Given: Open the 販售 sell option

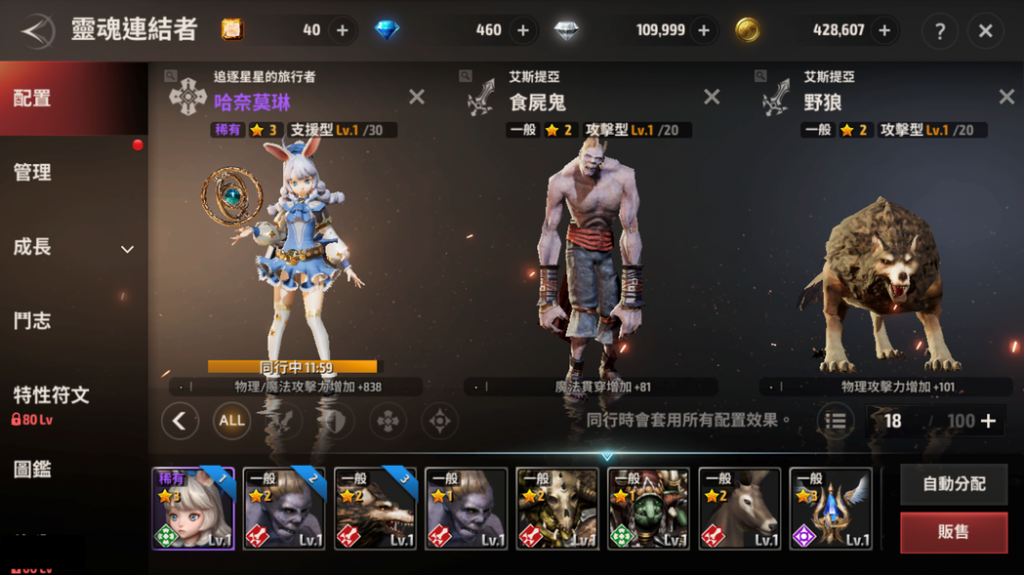Looking at the screenshot, I should pos(953,532).
